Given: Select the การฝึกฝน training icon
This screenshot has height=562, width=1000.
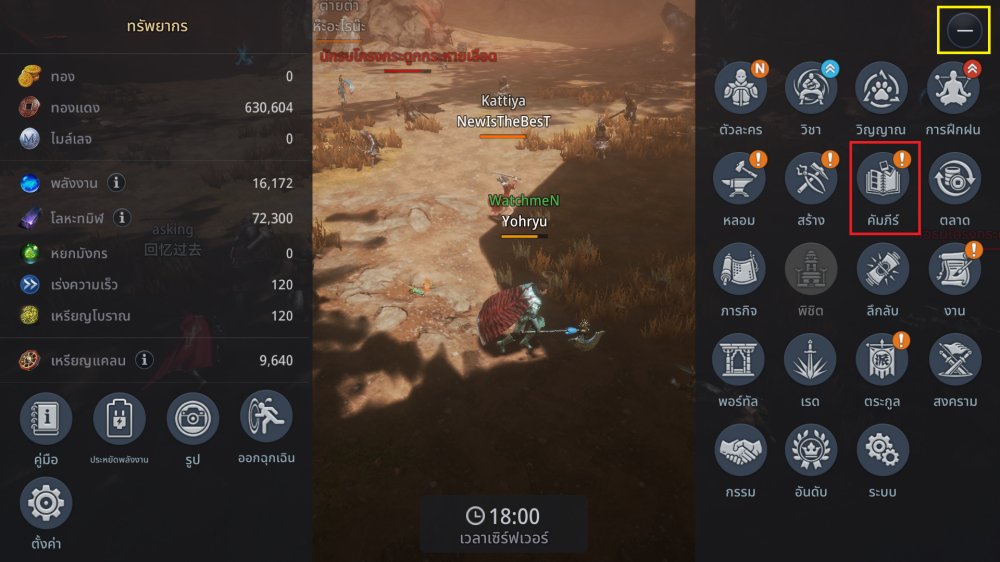Looking at the screenshot, I should 954,88.
